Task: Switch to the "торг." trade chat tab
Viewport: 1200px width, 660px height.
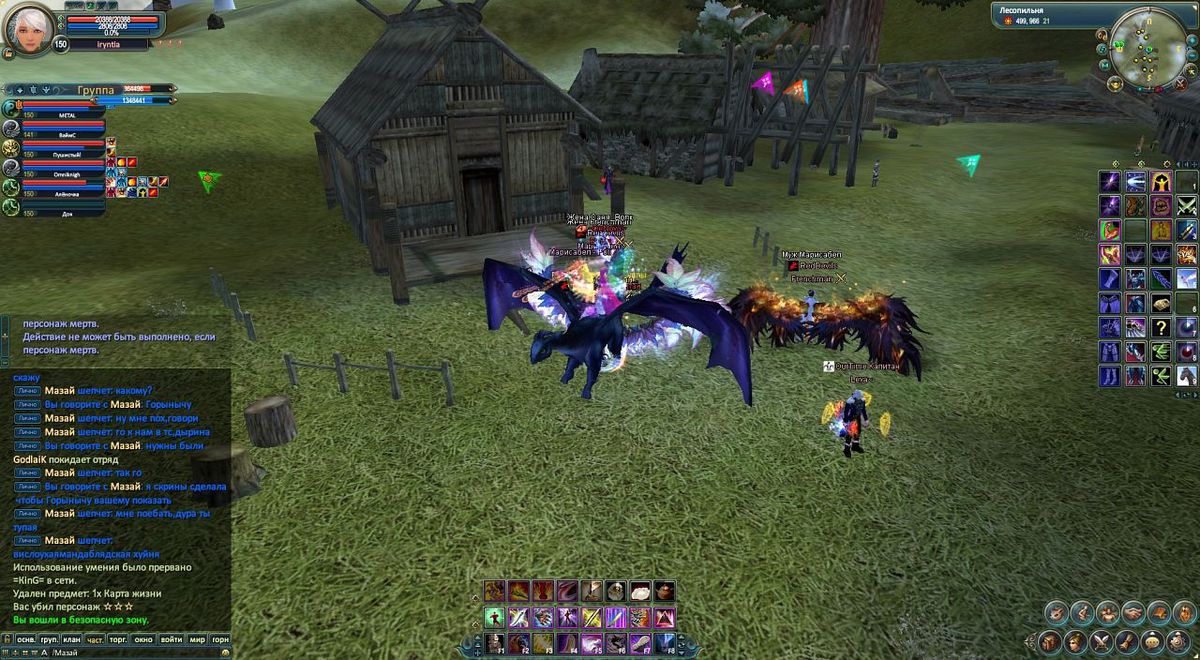Action: click(x=120, y=638)
